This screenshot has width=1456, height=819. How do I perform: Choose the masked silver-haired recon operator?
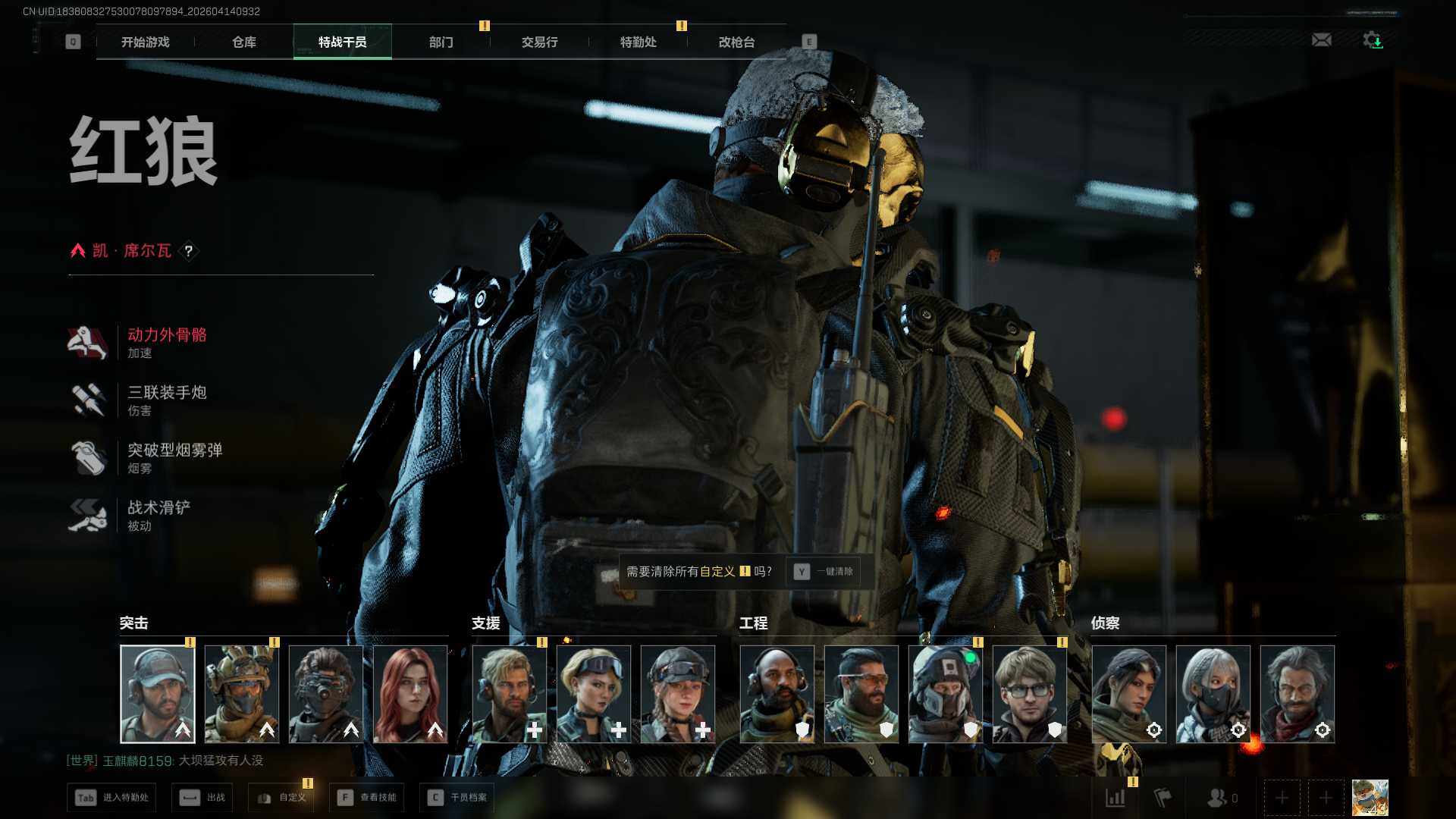(x=1213, y=694)
